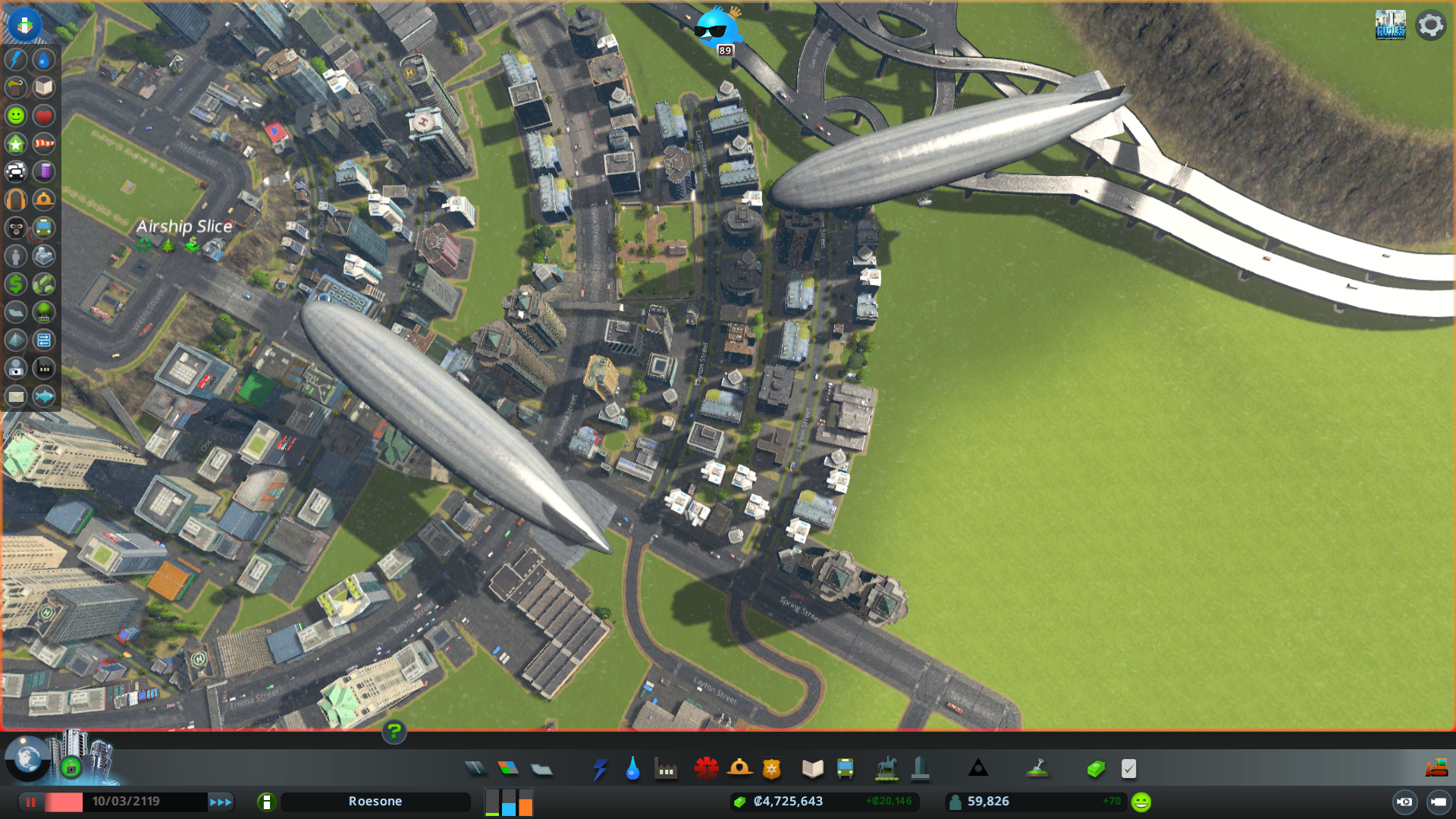Screen dimensions: 1456x819
Task: Open the Parks menu with statue icon
Action: (x=886, y=768)
